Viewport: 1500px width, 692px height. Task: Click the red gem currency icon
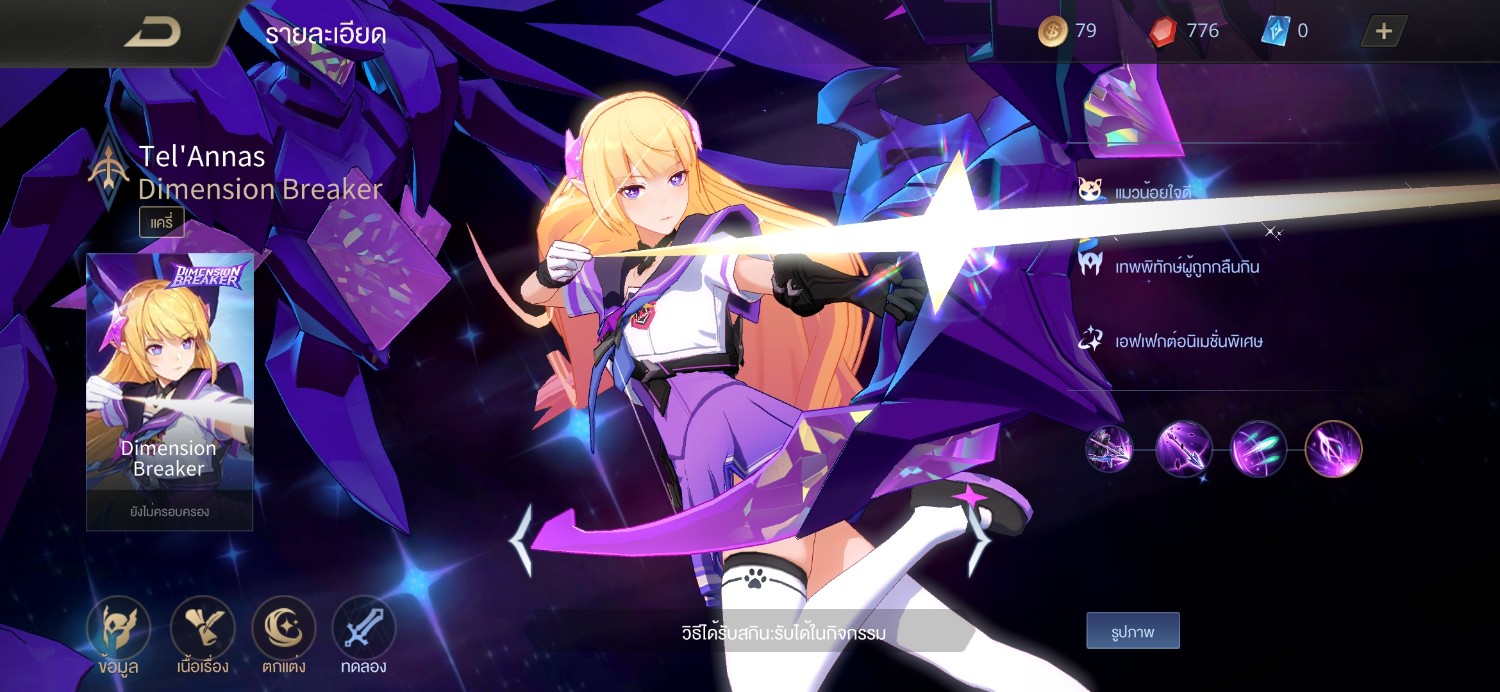point(1163,32)
